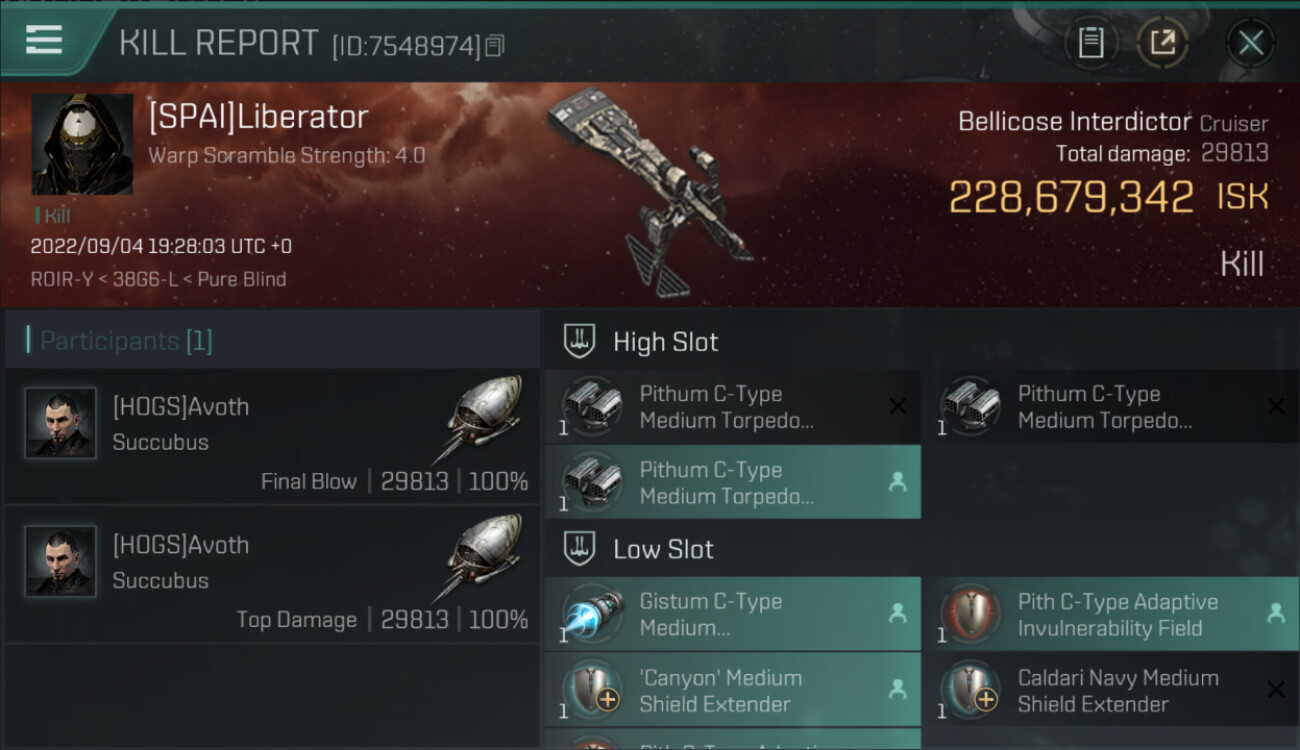
Task: Select the highlighted Pithum C-Type Medium Torpedo
Action: pyautogui.click(x=732, y=482)
